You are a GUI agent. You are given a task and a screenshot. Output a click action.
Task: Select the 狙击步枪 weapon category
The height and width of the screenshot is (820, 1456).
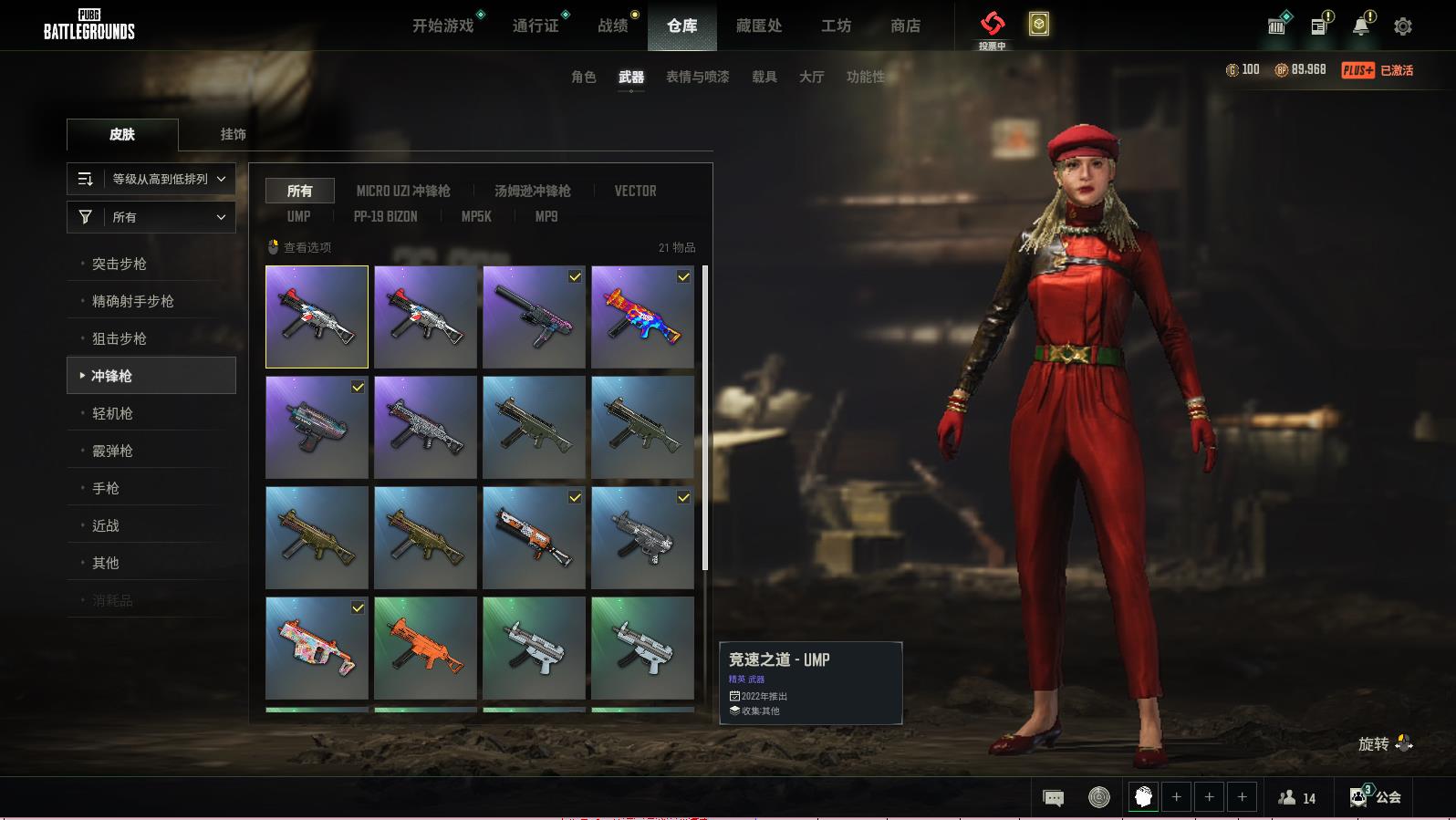click(120, 338)
